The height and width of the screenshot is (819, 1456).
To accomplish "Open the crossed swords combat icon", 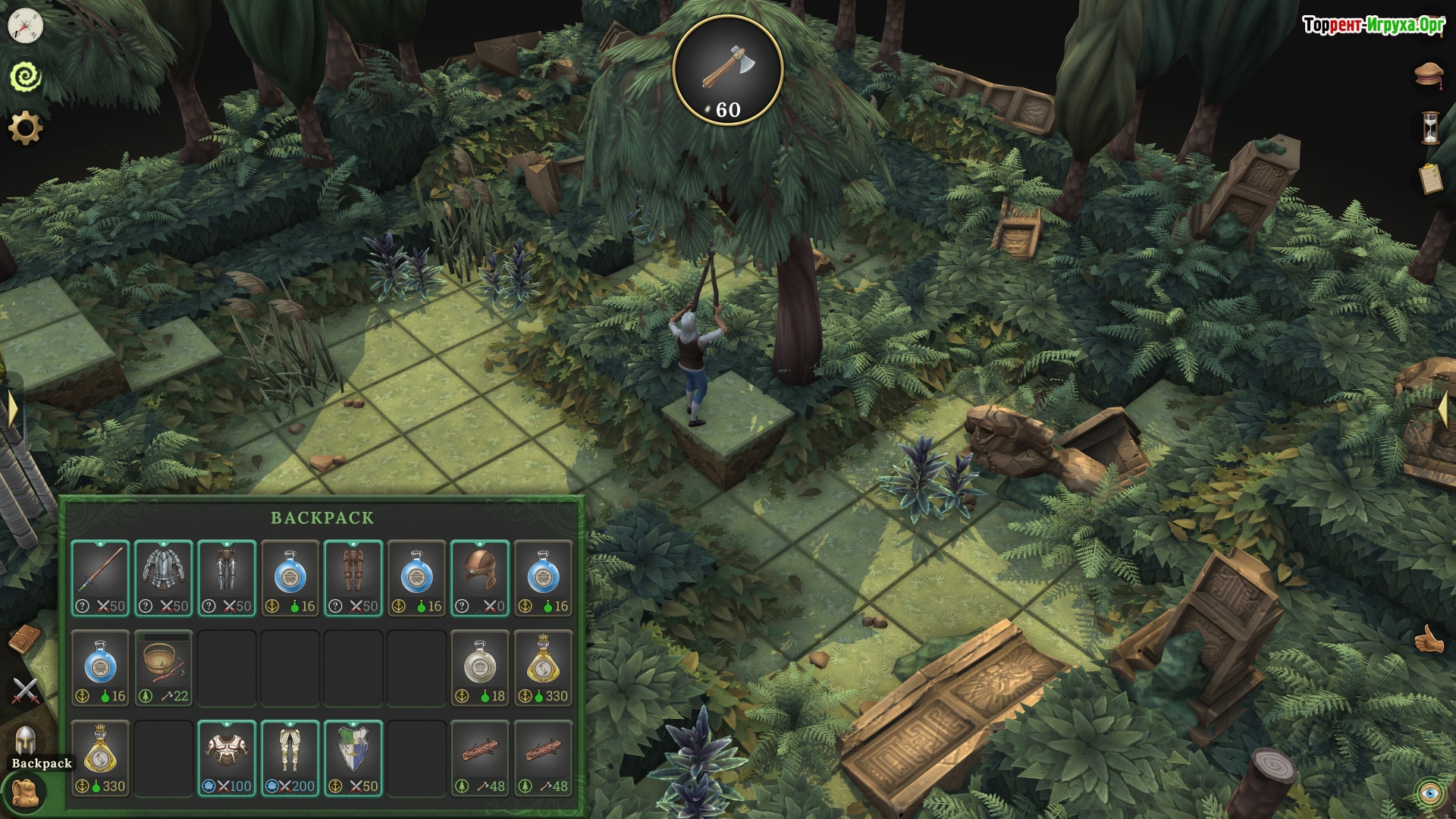I will click(x=25, y=690).
